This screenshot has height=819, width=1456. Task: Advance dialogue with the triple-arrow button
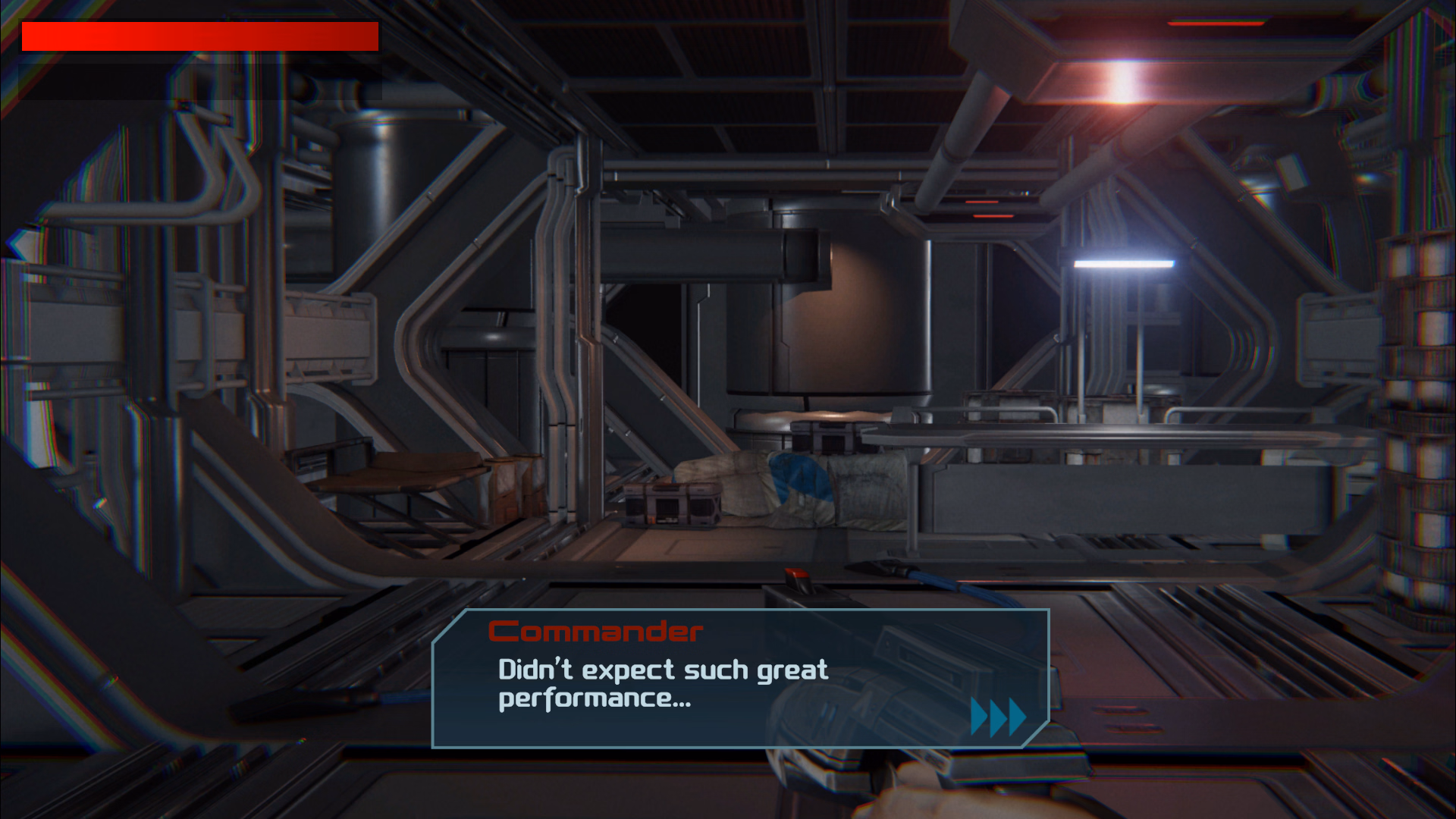[998, 717]
